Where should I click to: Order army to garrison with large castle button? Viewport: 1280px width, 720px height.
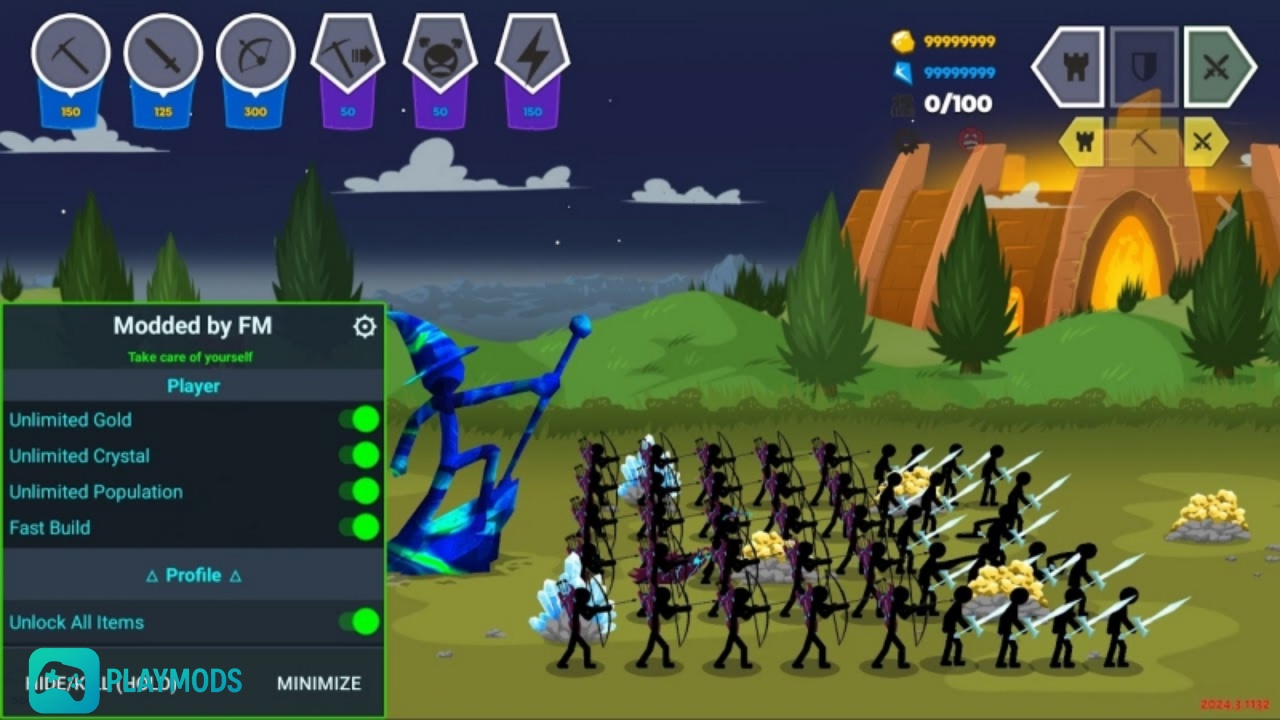tap(1069, 68)
